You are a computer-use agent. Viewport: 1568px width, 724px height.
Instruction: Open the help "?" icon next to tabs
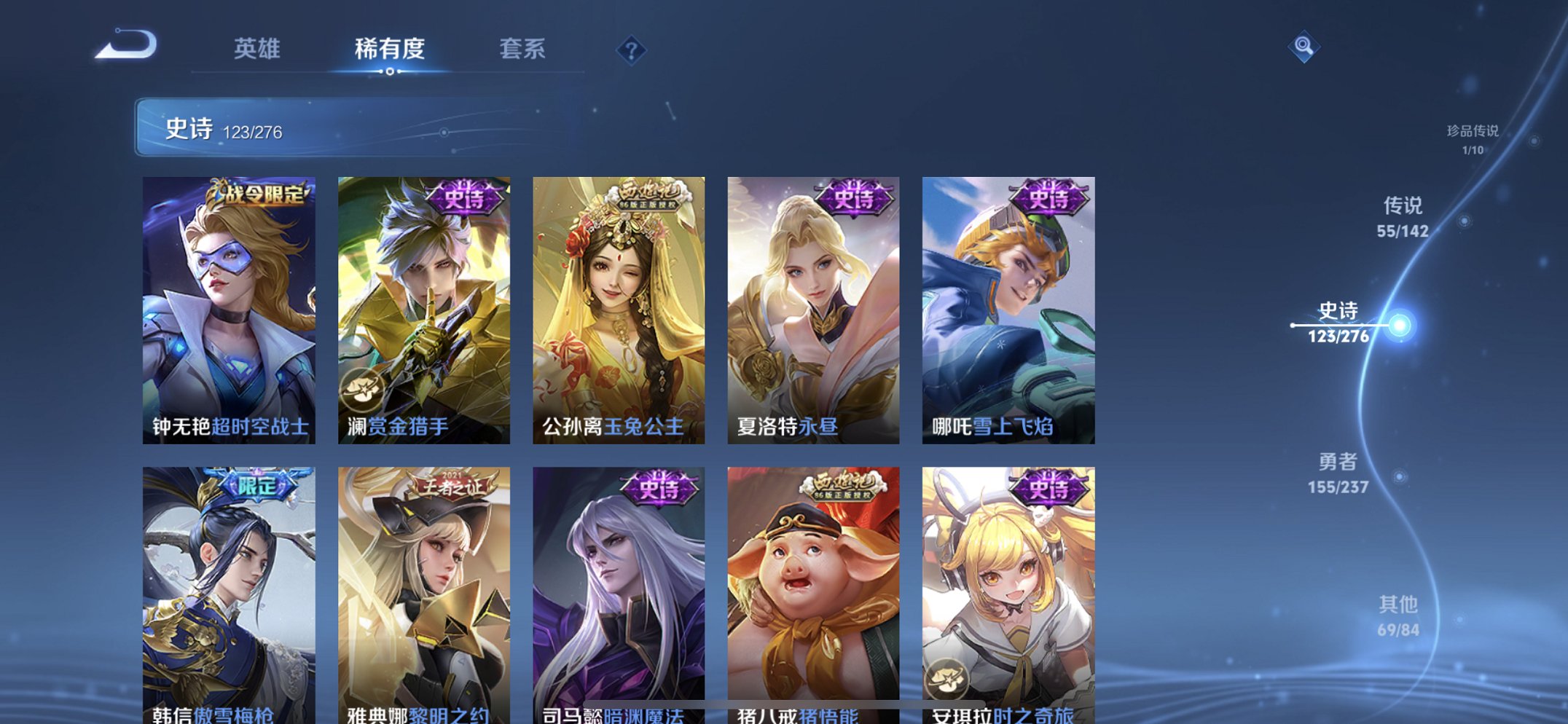[x=633, y=50]
